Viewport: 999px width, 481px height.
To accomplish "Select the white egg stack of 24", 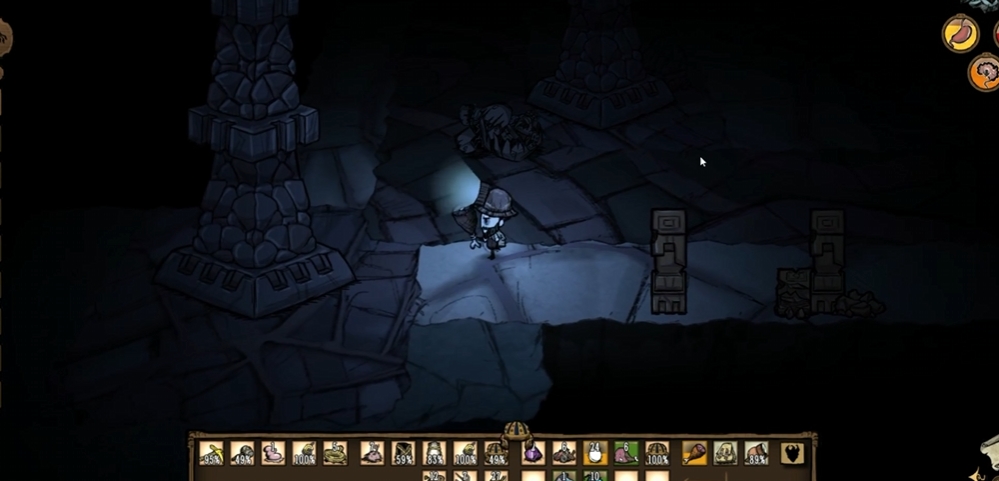I will pyautogui.click(x=596, y=453).
